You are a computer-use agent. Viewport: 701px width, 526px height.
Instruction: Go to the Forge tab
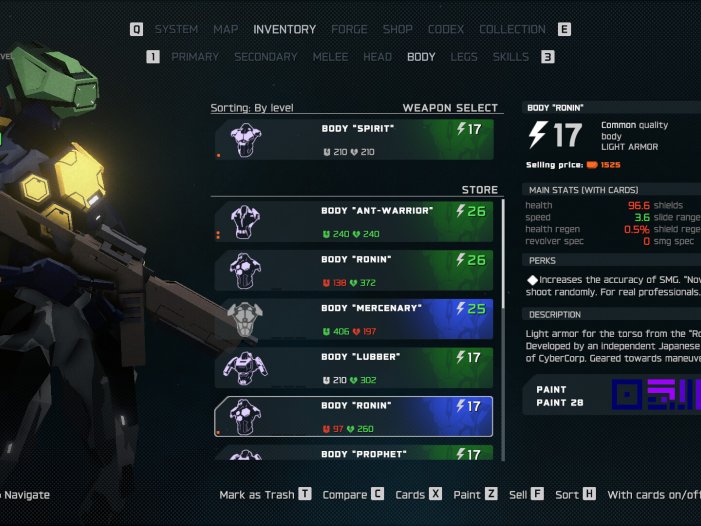350,30
